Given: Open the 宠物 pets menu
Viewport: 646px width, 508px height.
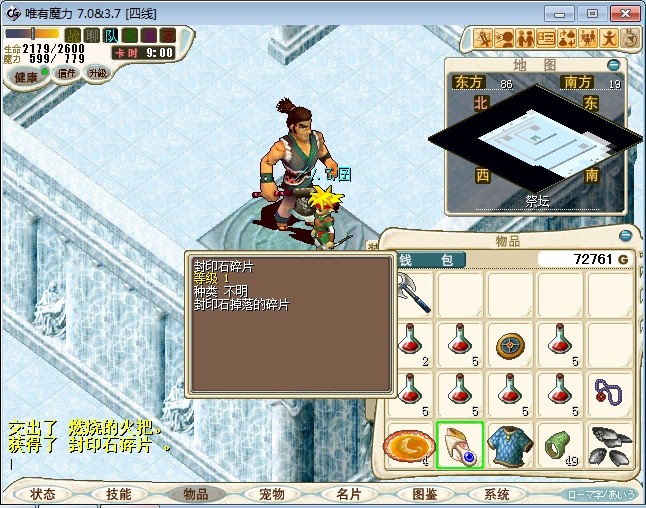Looking at the screenshot, I should tap(271, 494).
